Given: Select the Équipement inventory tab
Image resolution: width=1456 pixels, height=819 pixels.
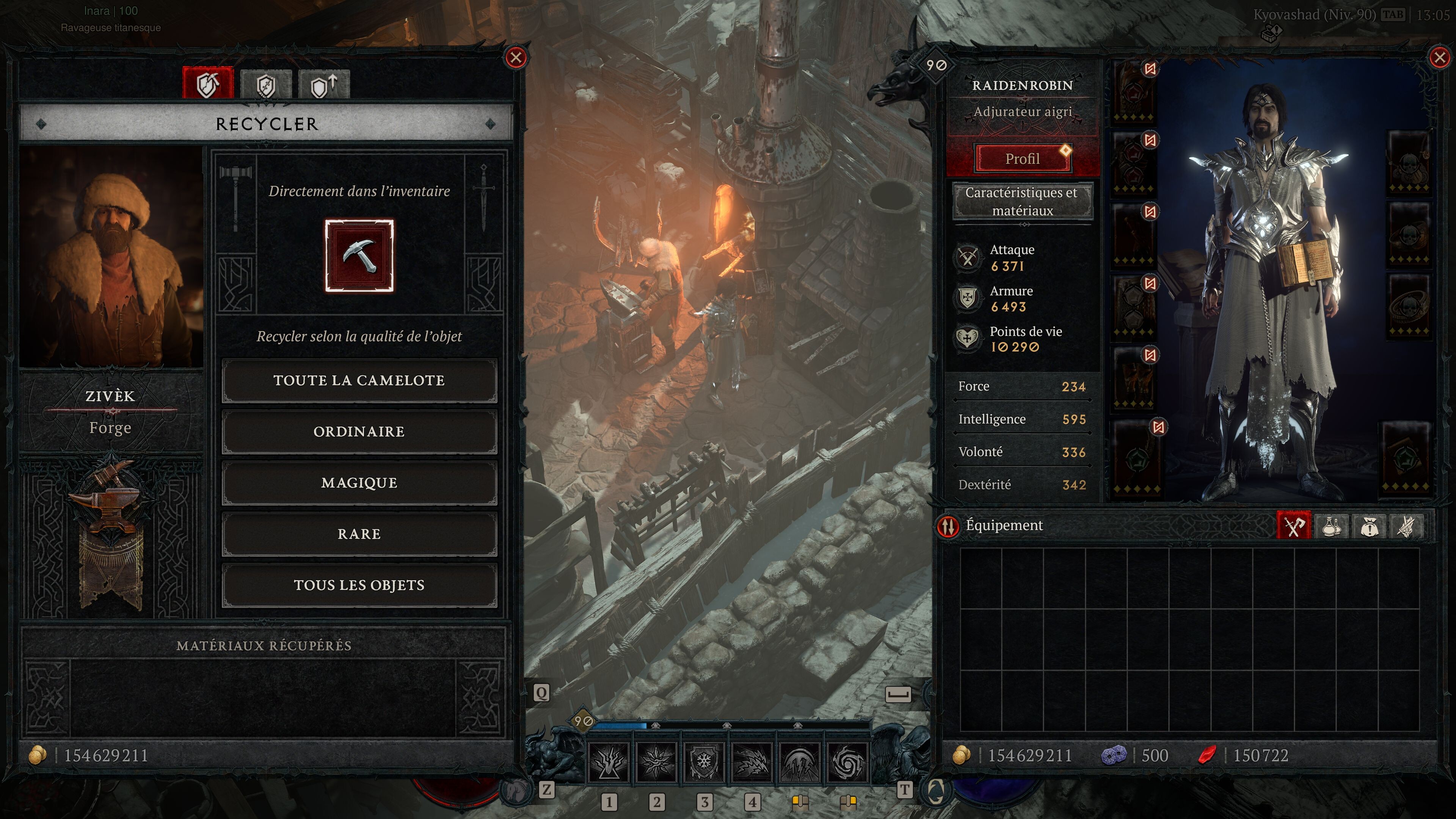Looking at the screenshot, I should (1293, 526).
